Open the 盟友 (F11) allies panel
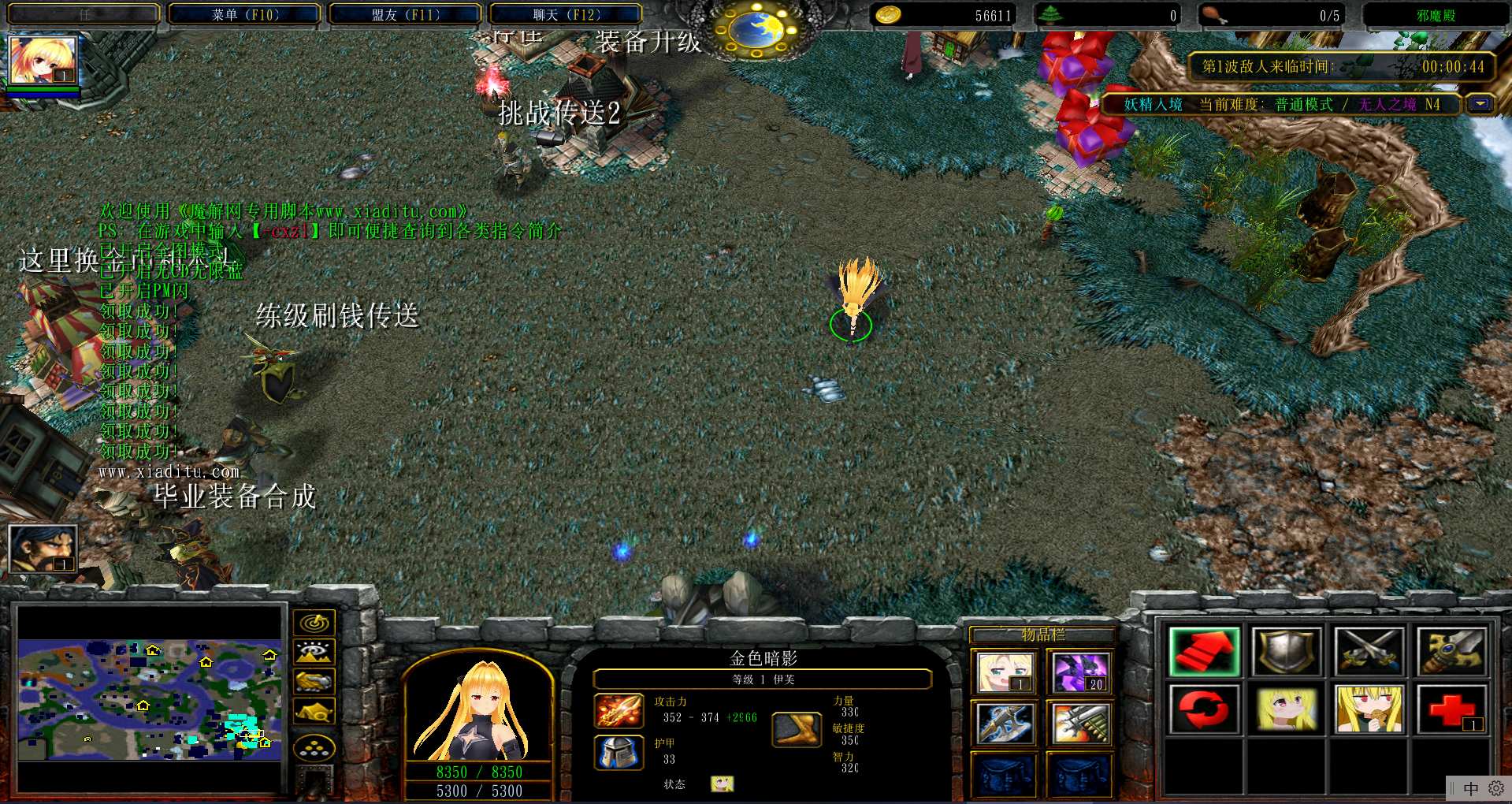1512x804 pixels. (x=405, y=14)
